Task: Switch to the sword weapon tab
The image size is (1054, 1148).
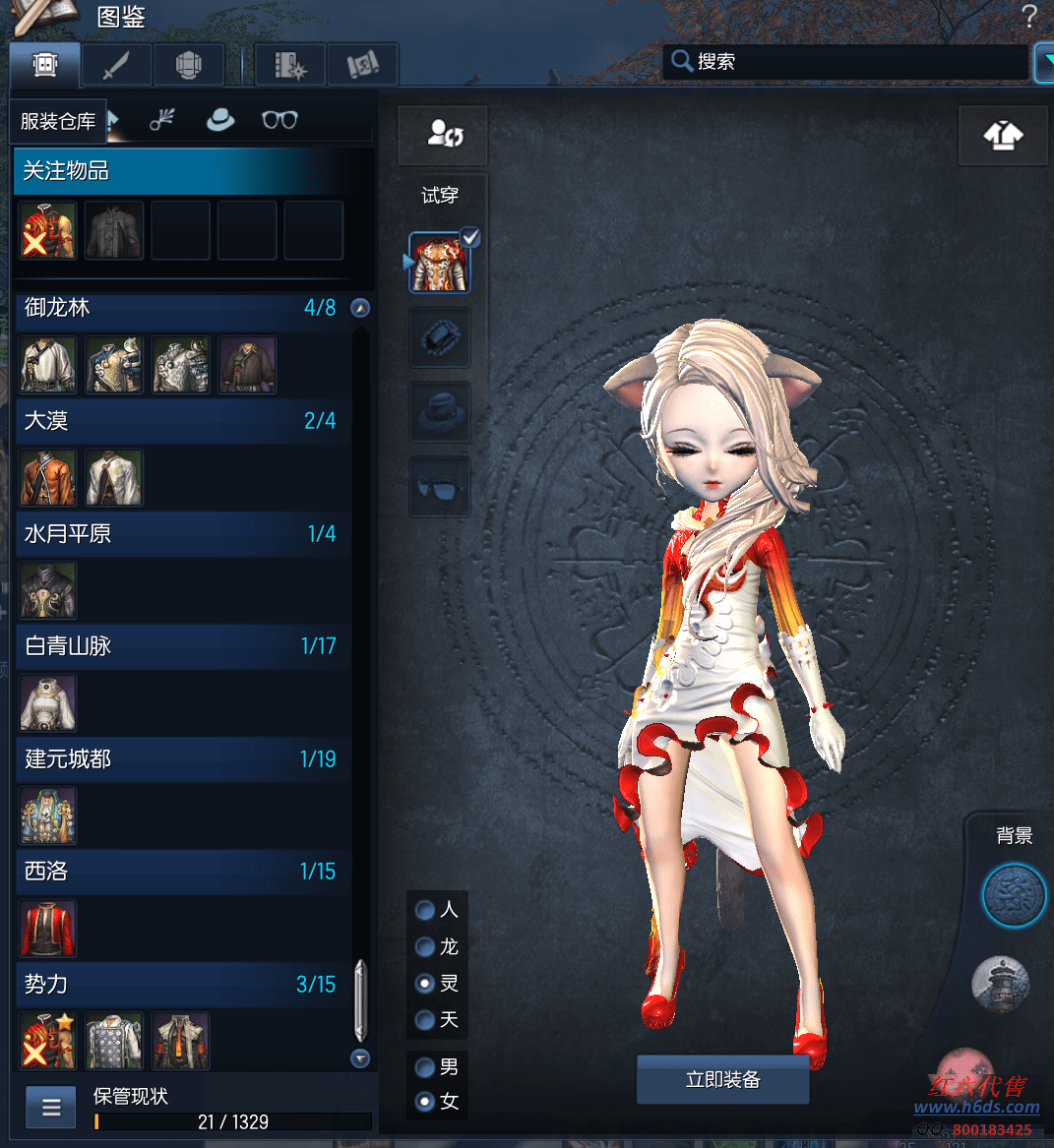Action: coord(116,66)
